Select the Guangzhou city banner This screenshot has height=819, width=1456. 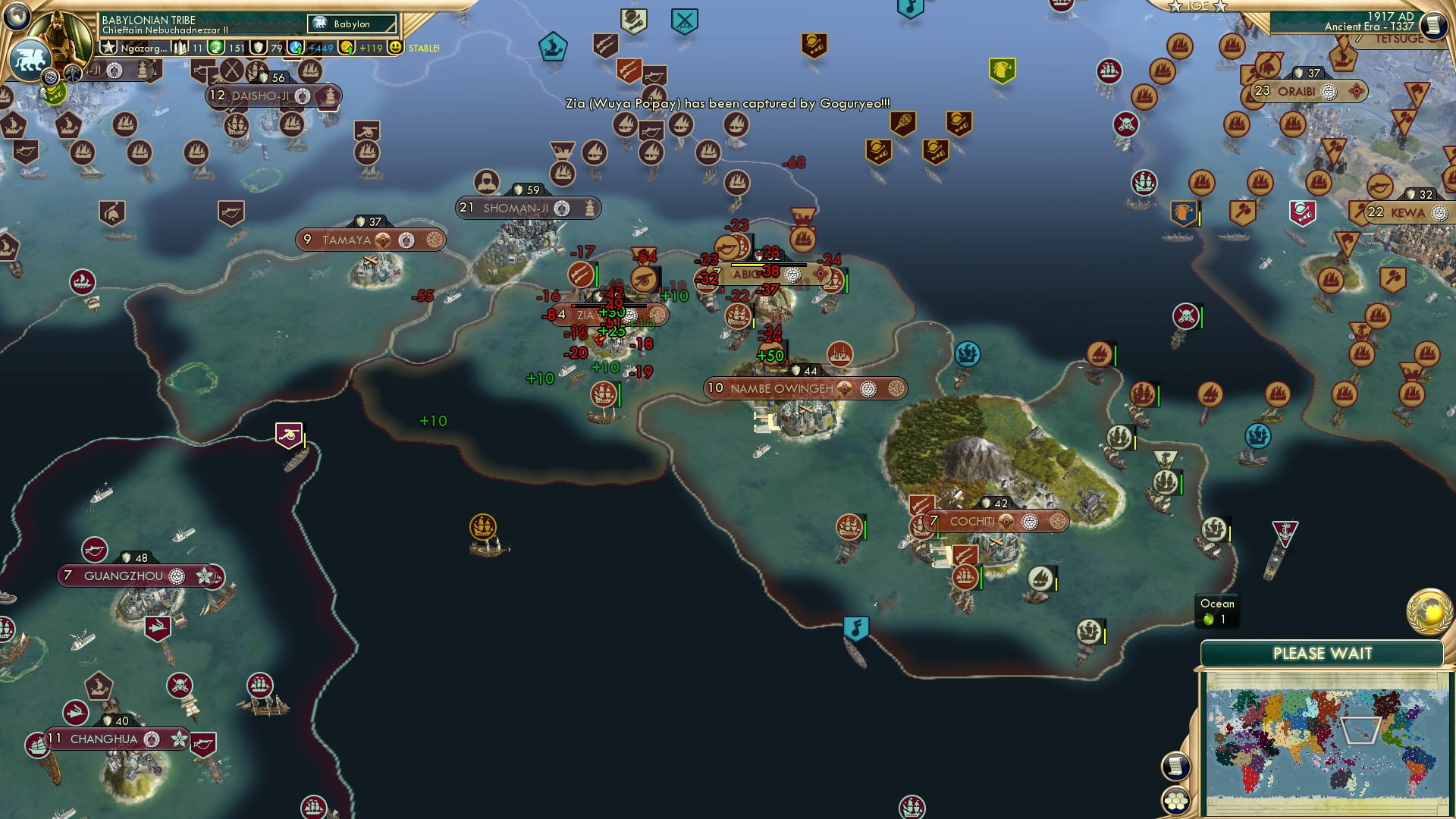[x=124, y=576]
